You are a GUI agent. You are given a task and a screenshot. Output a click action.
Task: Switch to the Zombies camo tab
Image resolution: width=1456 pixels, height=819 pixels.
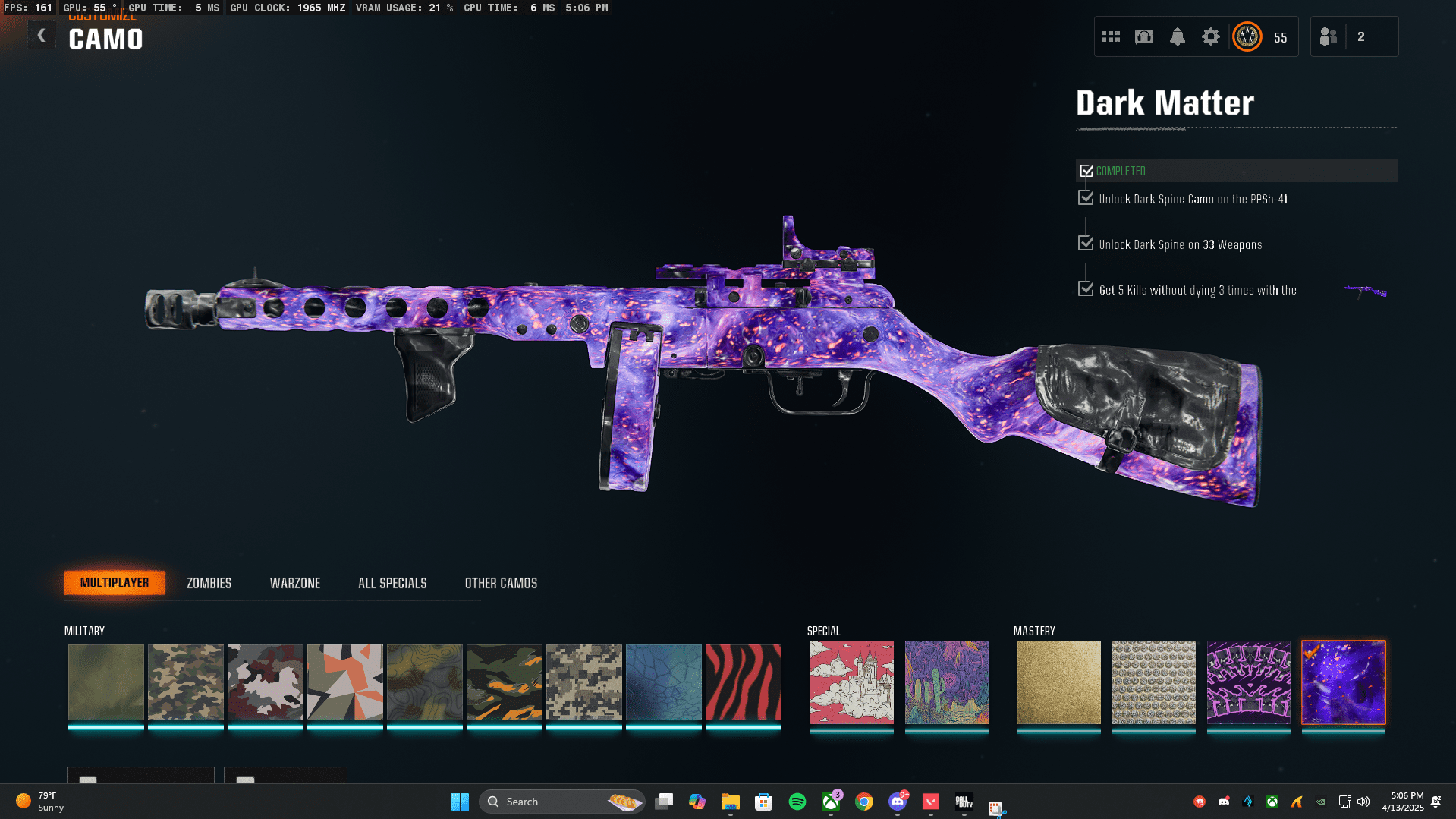tap(209, 583)
